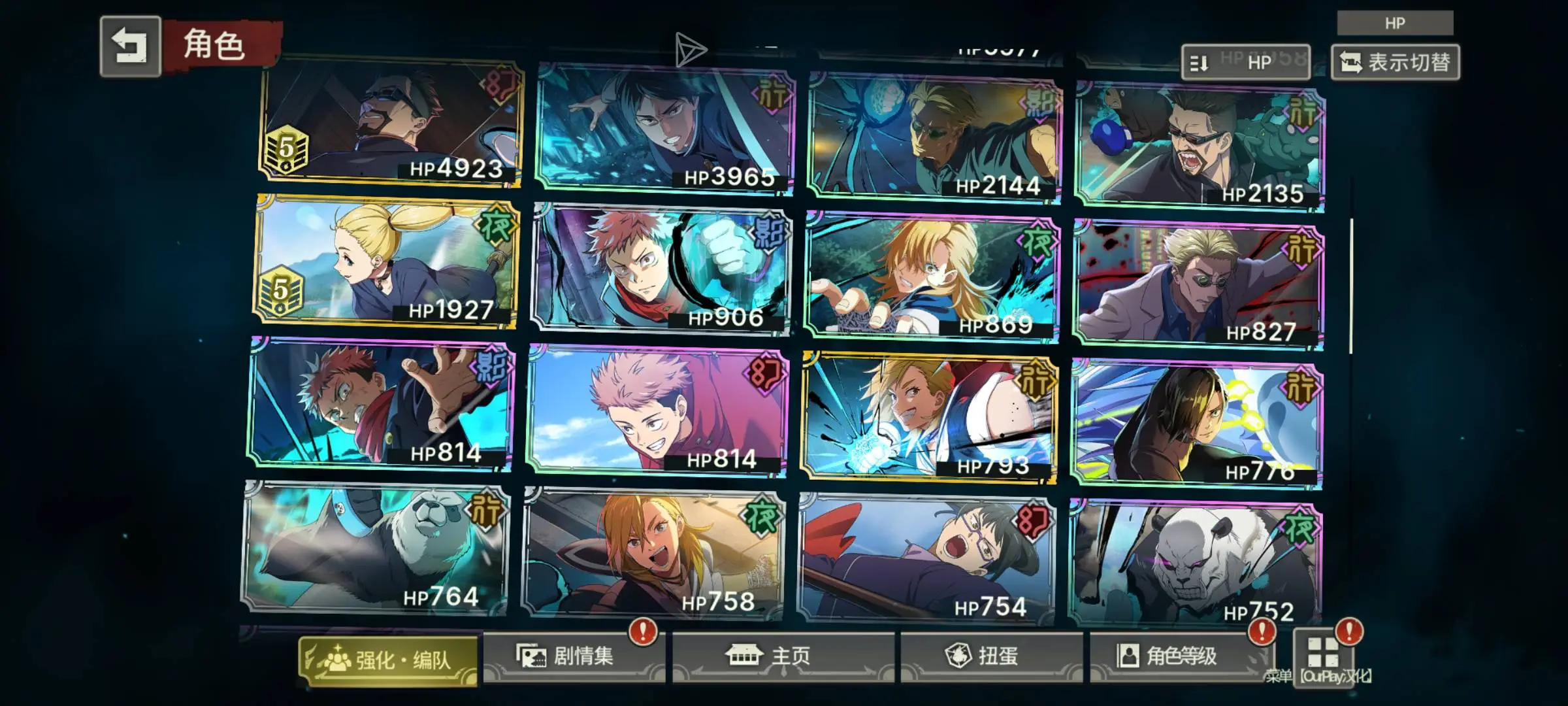This screenshot has width=1568, height=706.
Task: Toggle the 表示切替 display switch
Action: tap(1395, 63)
